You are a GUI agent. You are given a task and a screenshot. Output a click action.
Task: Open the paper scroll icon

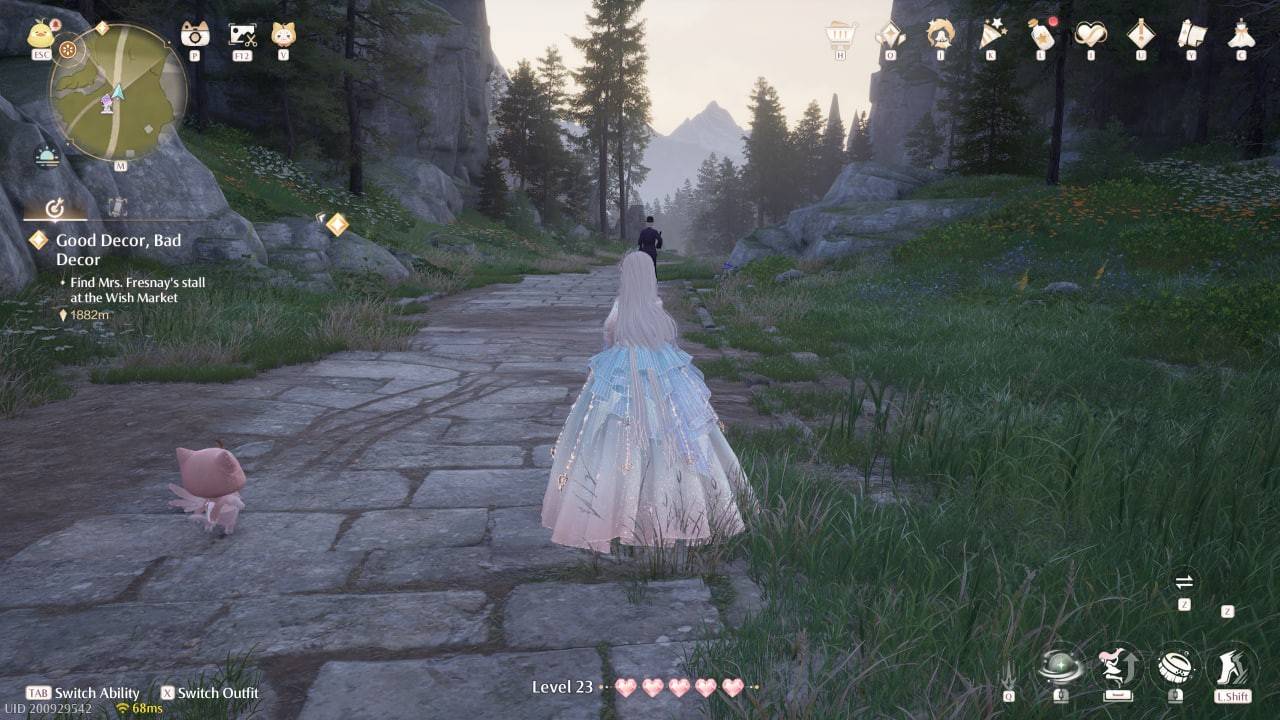click(1191, 35)
